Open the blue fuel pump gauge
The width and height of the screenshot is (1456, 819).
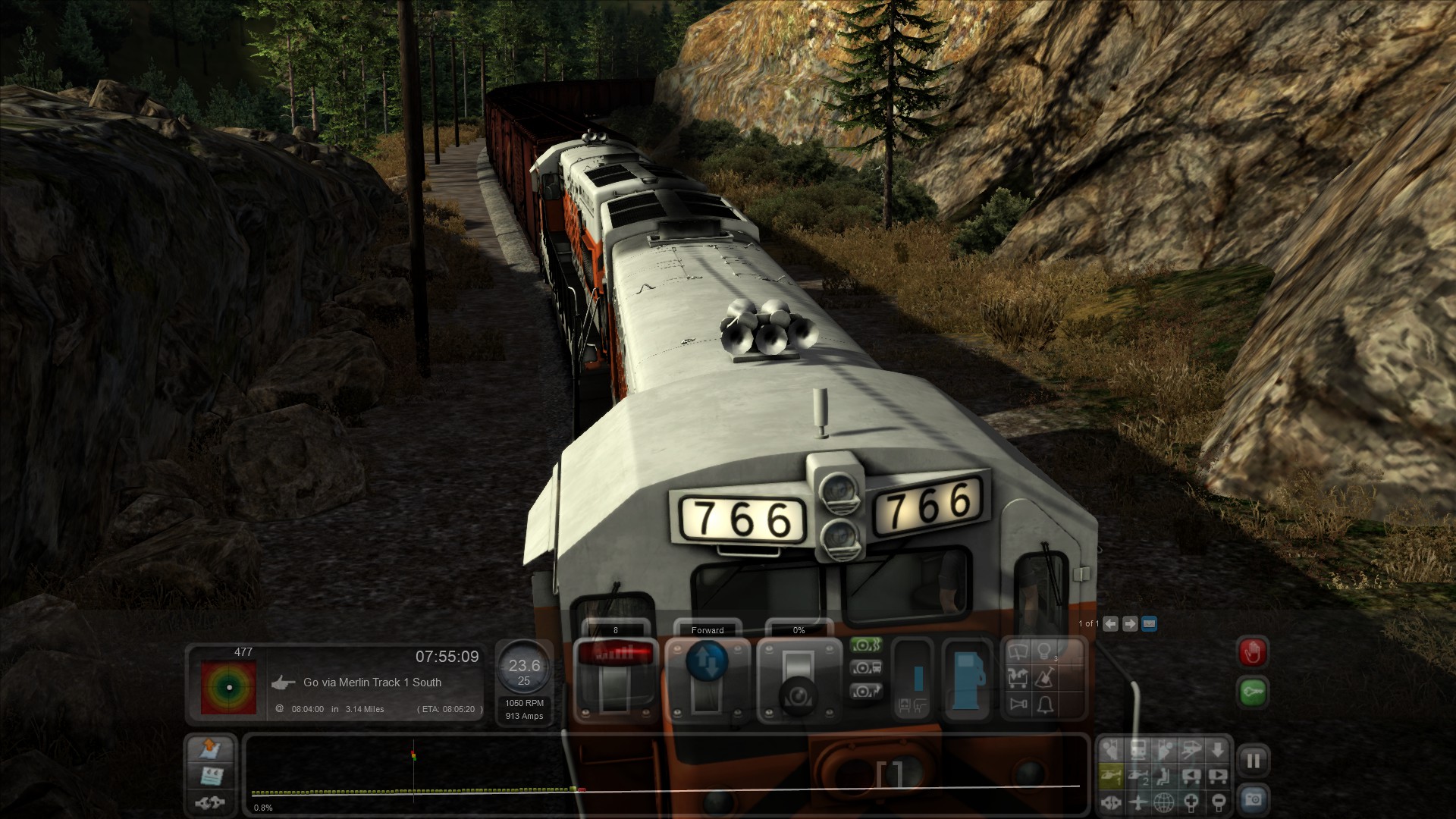click(967, 677)
